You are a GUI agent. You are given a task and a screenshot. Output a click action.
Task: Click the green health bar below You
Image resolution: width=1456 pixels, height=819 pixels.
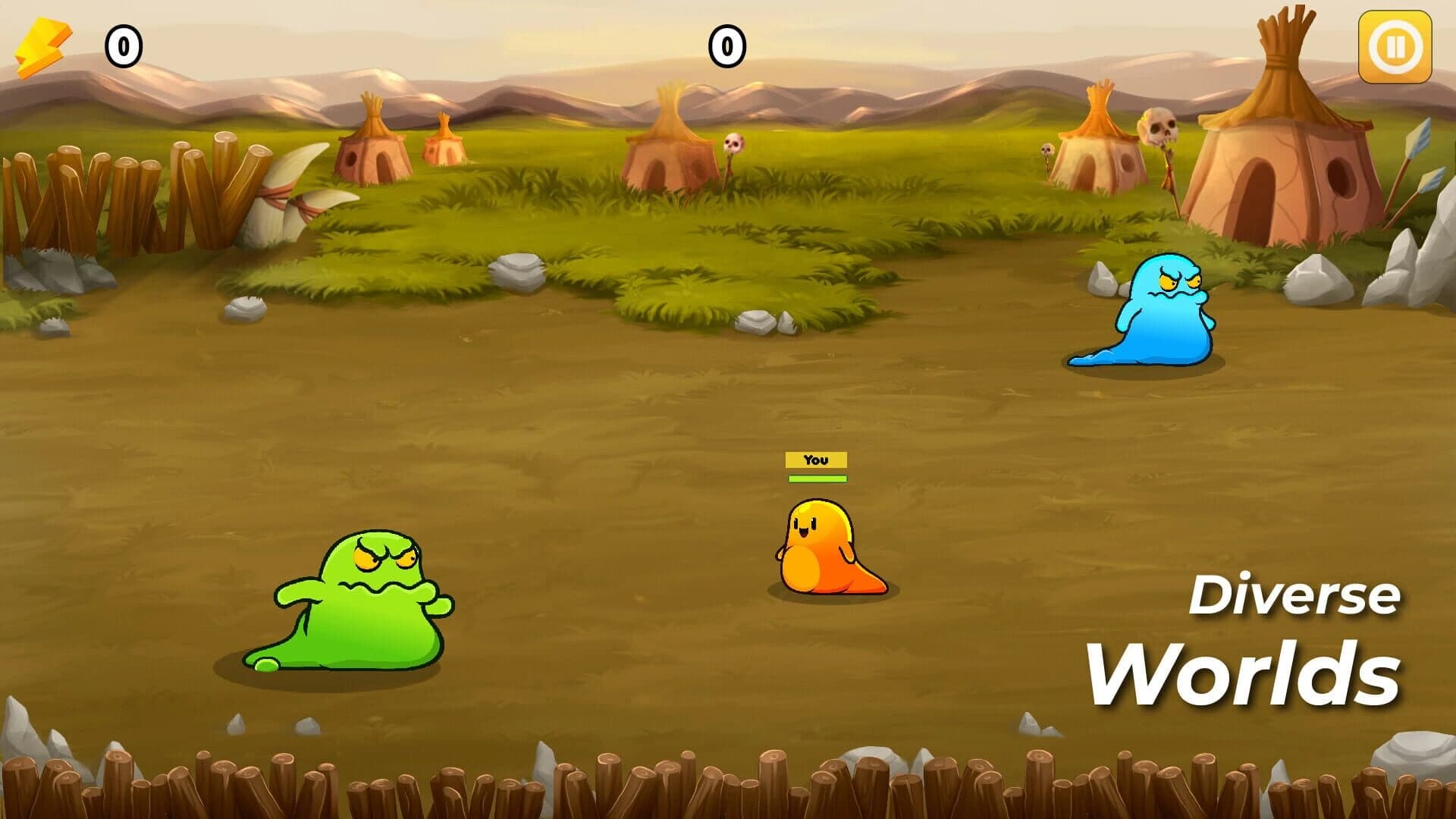click(x=816, y=479)
